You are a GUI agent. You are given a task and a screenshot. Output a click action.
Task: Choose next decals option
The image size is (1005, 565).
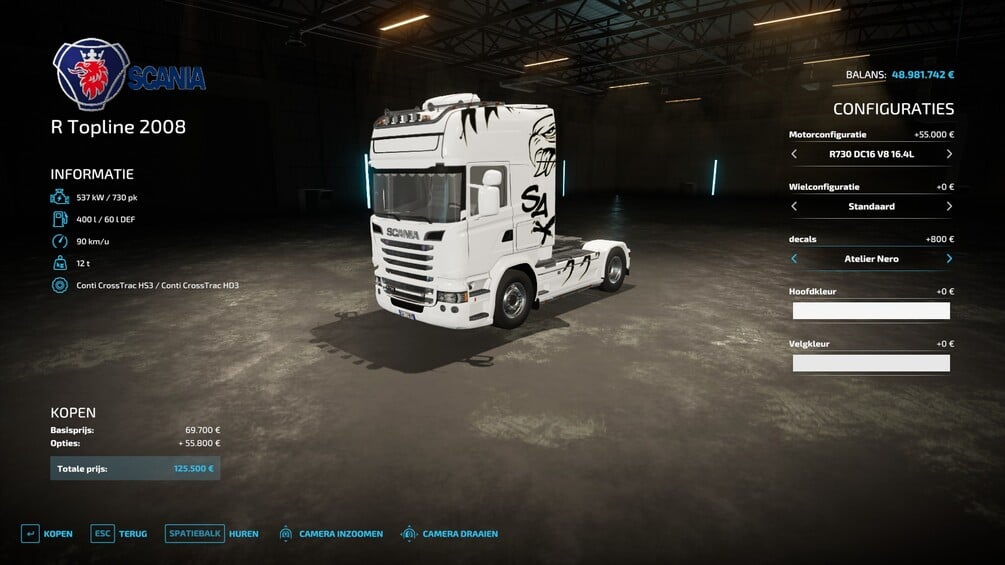(948, 259)
